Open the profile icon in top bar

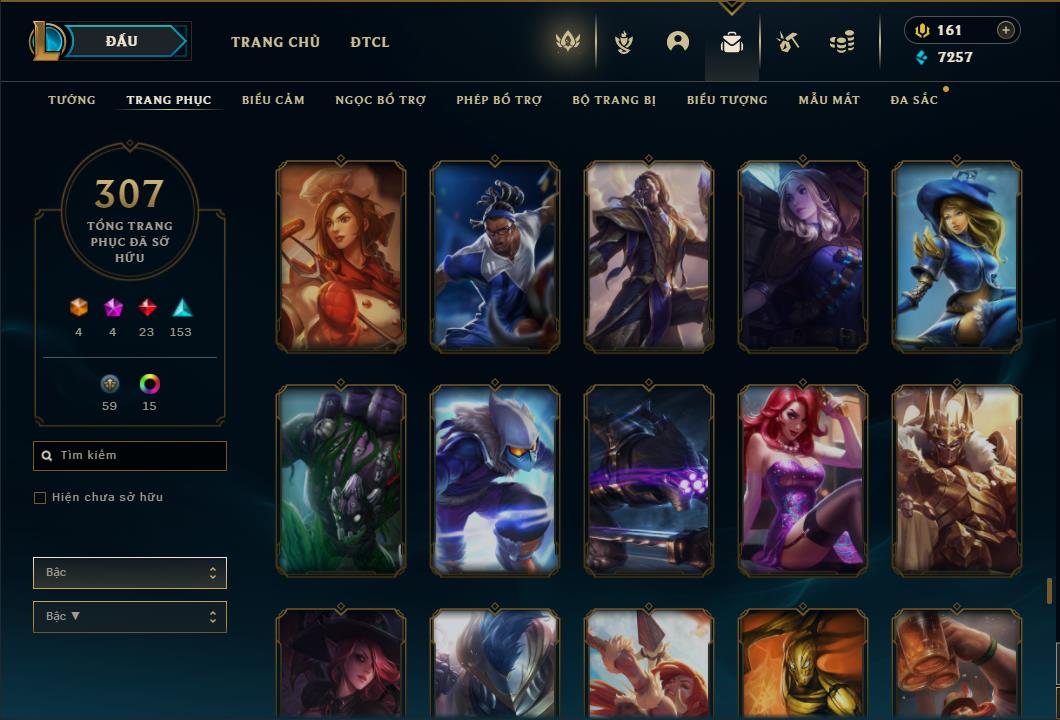(x=678, y=42)
